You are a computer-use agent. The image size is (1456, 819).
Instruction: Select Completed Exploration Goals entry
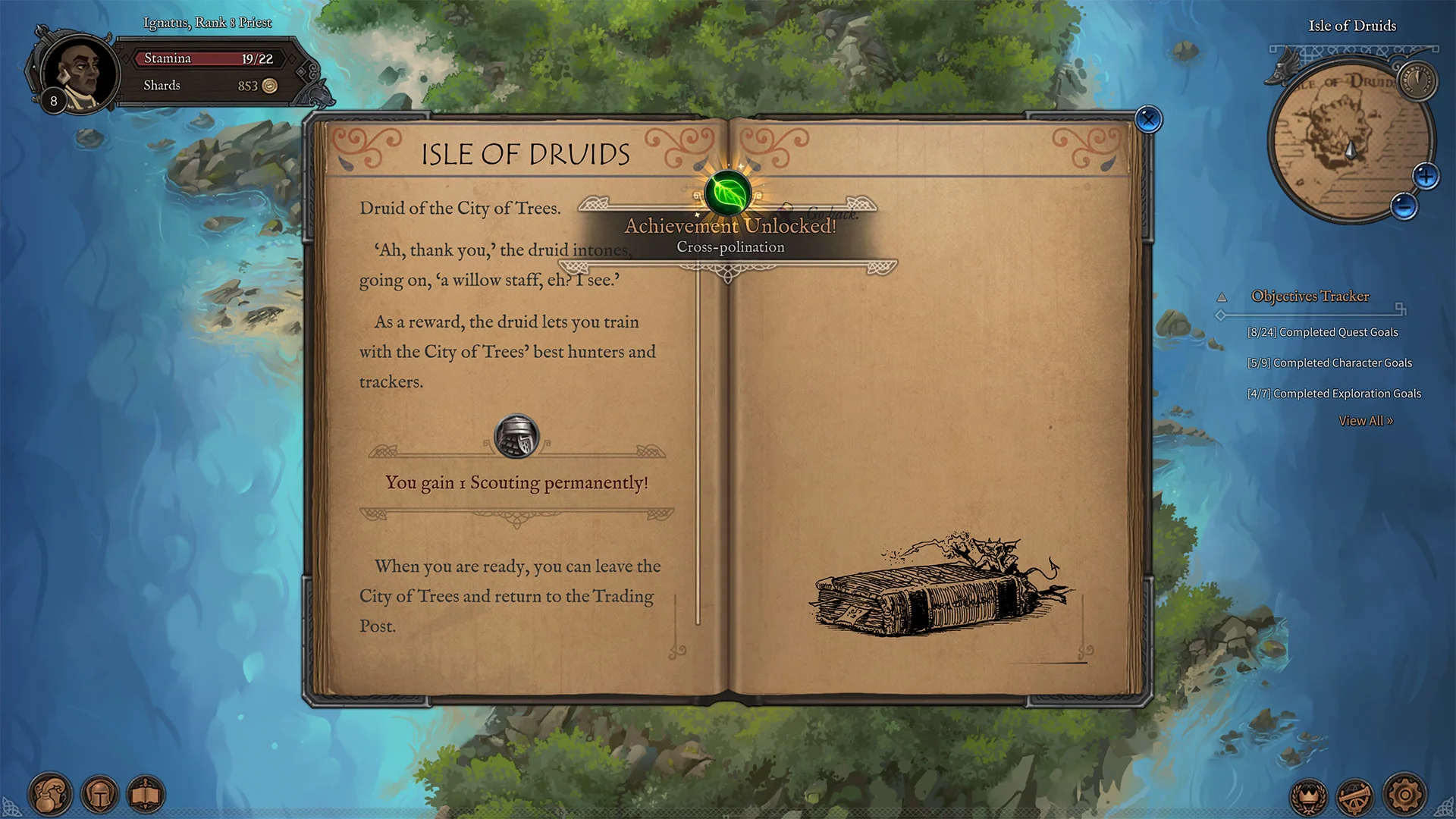tap(1335, 393)
